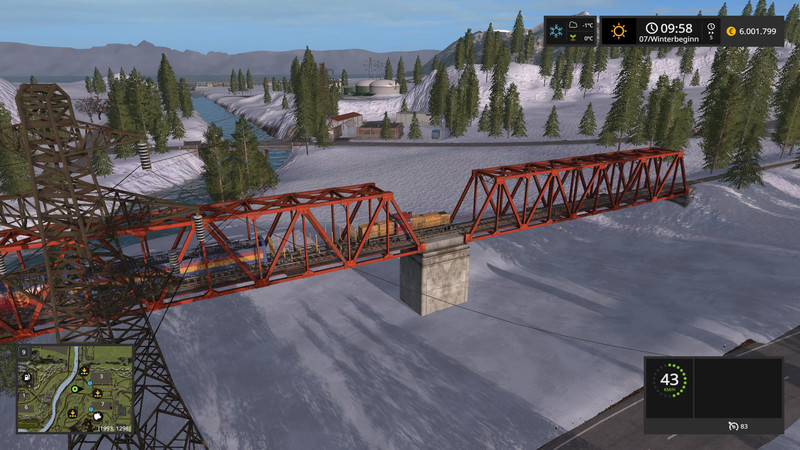Image resolution: width=800 pixels, height=450 pixels.
Task: Select the green player marker on the minimap
Action: pyautogui.click(x=74, y=389)
